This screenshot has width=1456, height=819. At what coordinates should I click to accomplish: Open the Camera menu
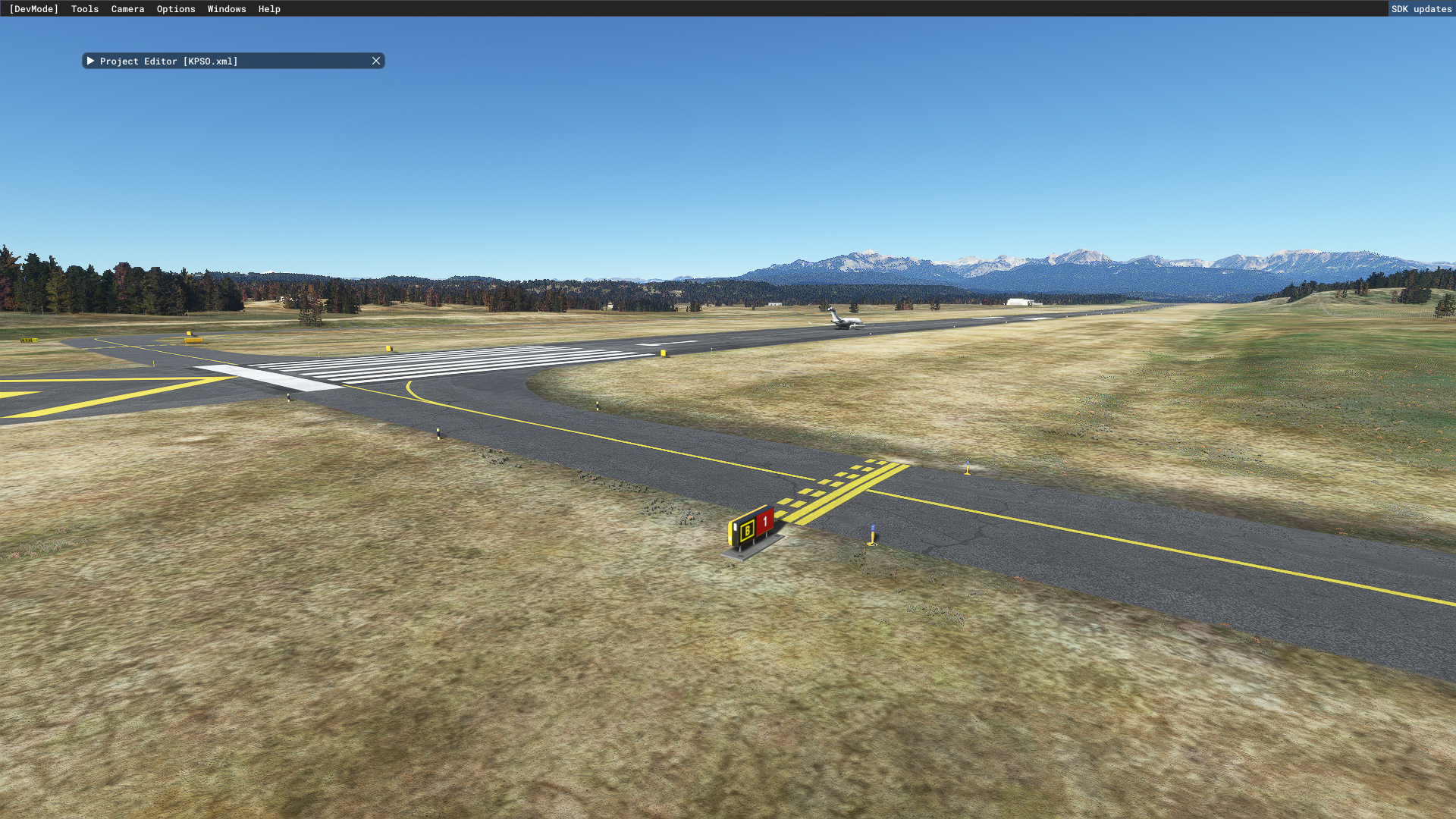click(127, 9)
